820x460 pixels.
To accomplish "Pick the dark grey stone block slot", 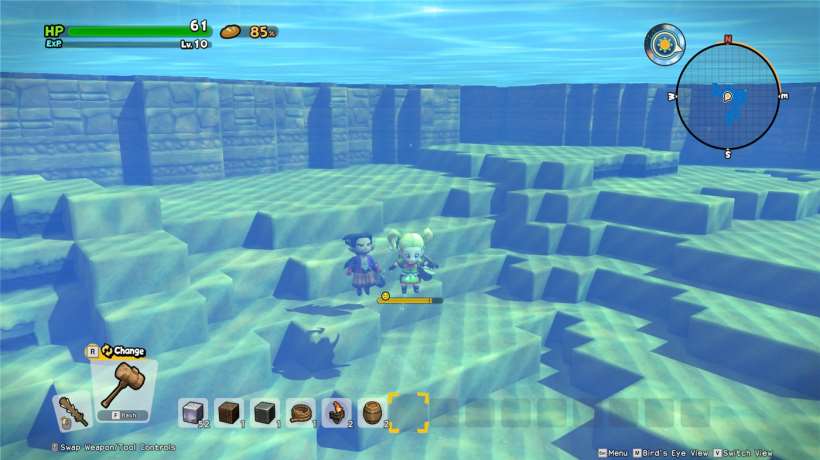I will pyautogui.click(x=265, y=411).
